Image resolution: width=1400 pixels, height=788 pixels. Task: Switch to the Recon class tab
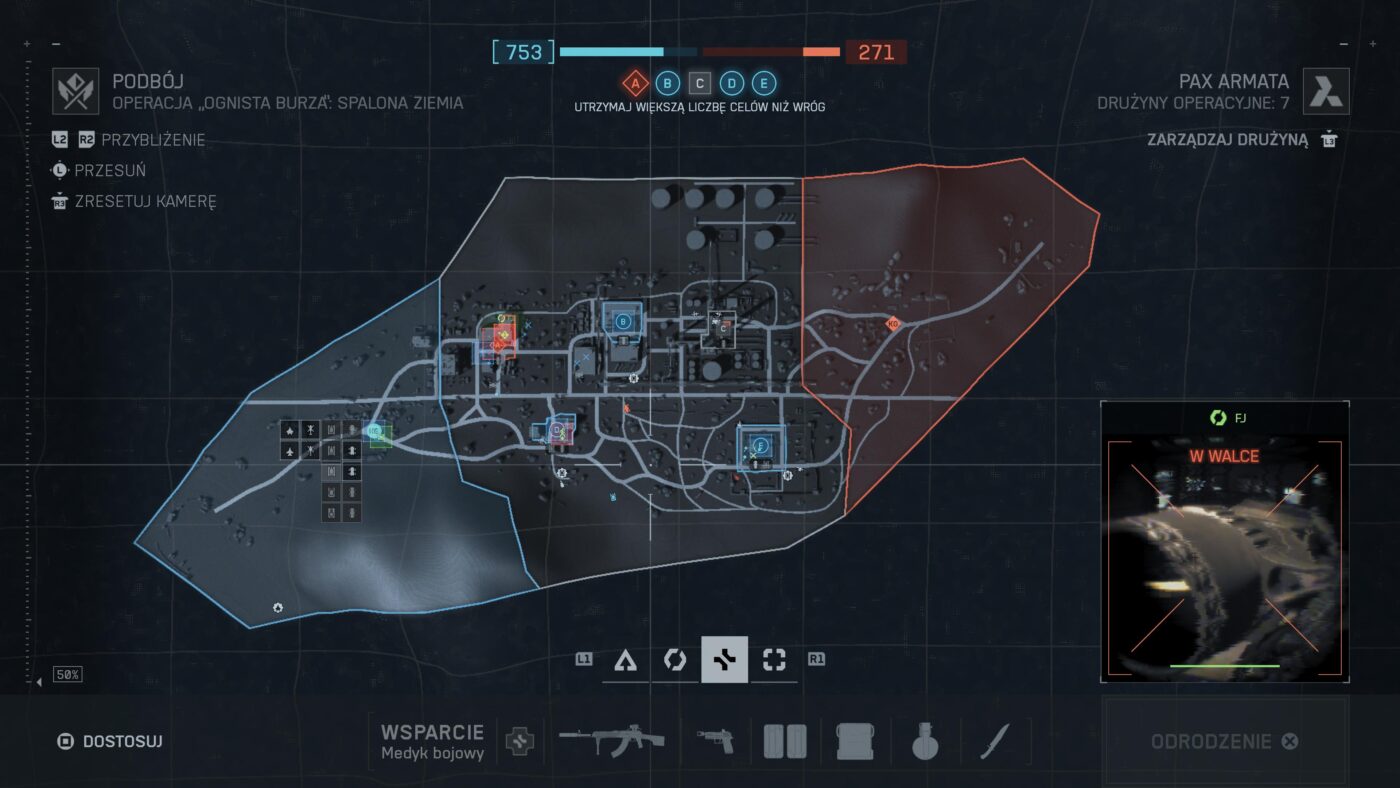click(x=773, y=660)
